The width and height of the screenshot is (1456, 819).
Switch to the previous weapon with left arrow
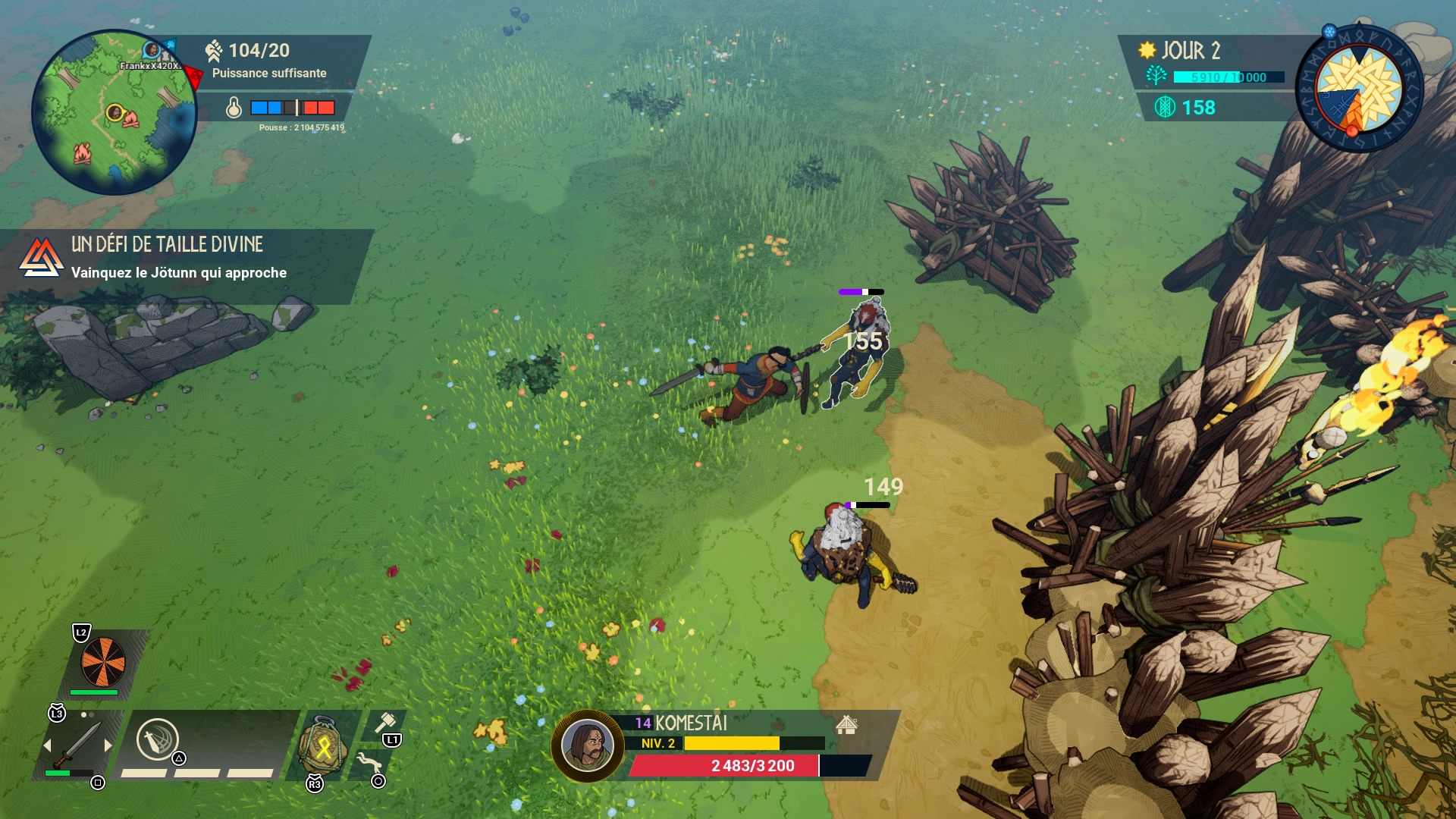click(x=48, y=745)
